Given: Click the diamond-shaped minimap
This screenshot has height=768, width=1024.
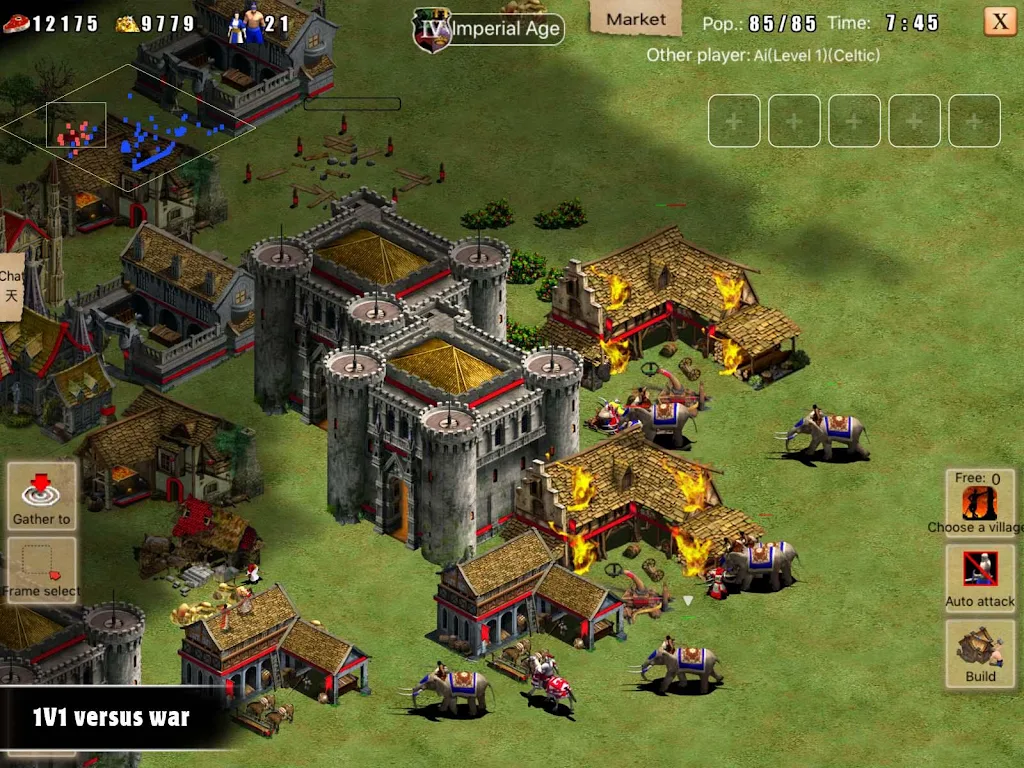Looking at the screenshot, I should [x=126, y=127].
